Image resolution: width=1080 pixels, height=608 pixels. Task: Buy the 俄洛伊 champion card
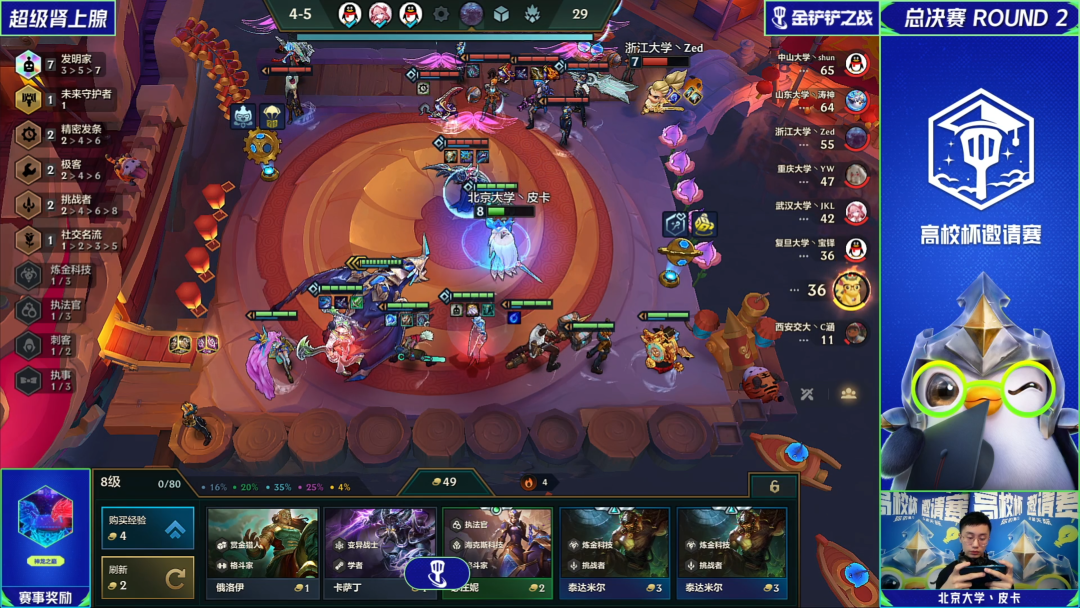point(262,551)
